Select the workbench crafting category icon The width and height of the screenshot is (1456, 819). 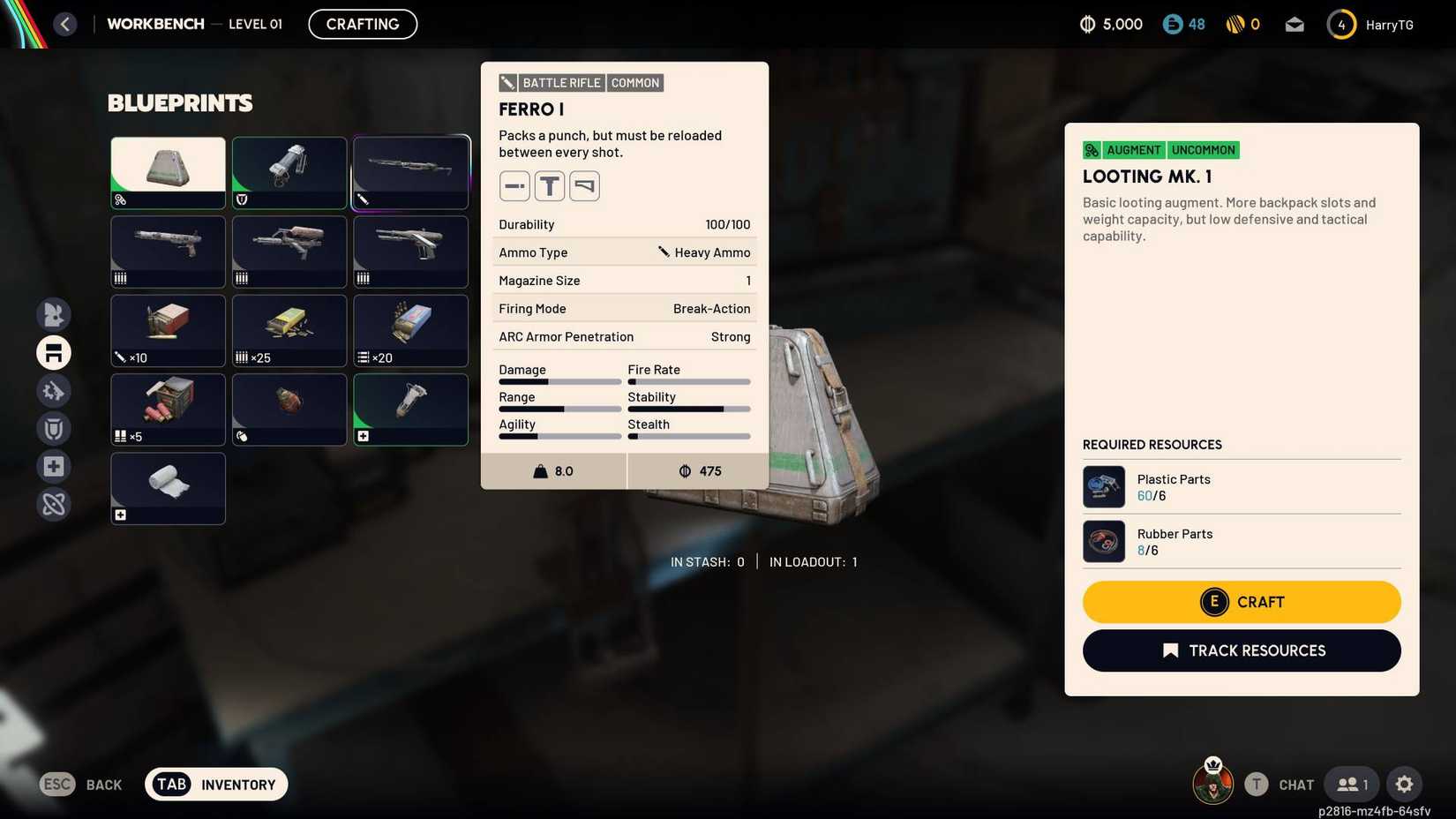coord(53,352)
